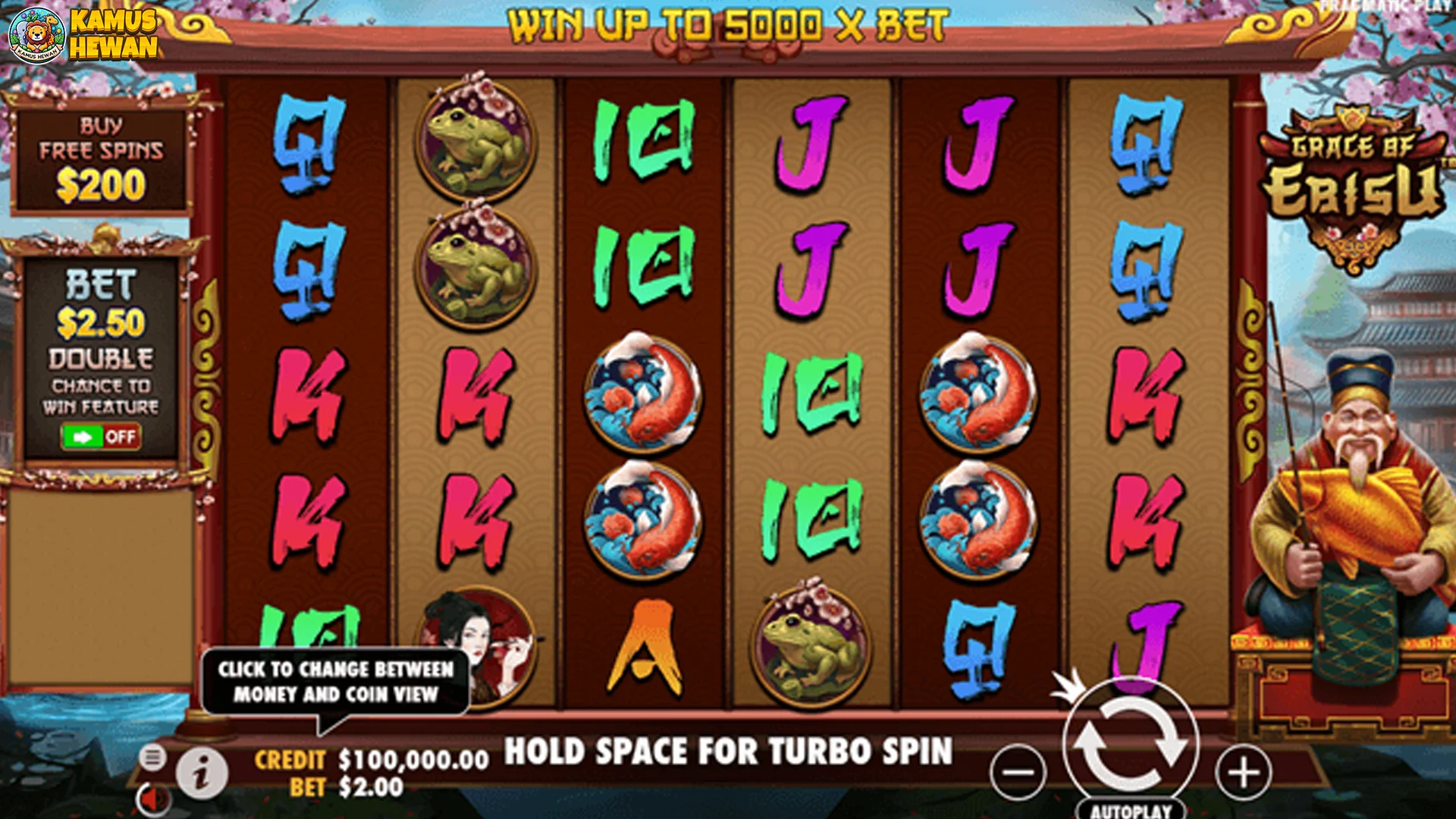
Task: Increase the bet with plus button
Action: 1243,773
